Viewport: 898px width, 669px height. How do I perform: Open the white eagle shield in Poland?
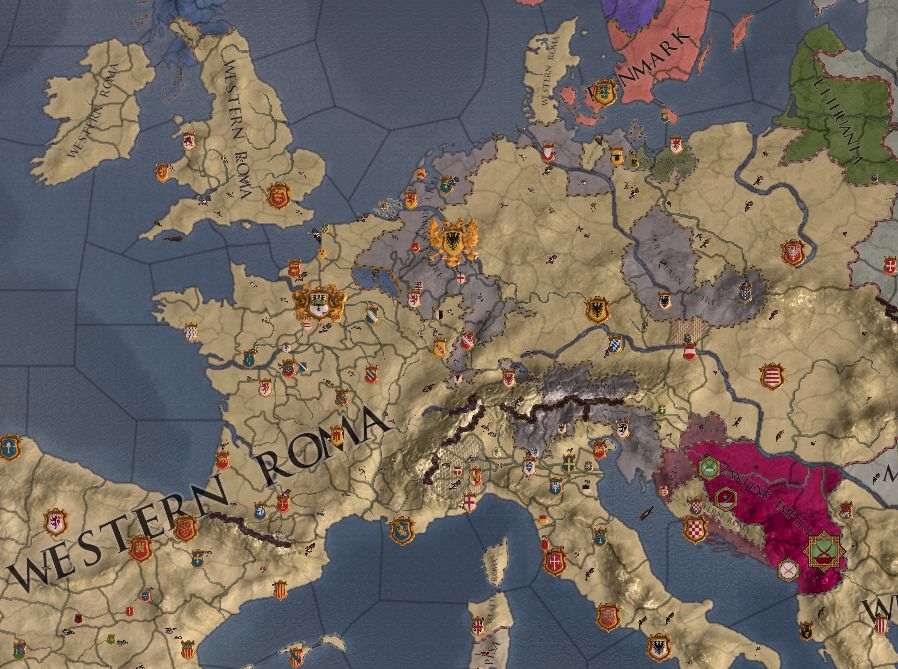(x=793, y=252)
